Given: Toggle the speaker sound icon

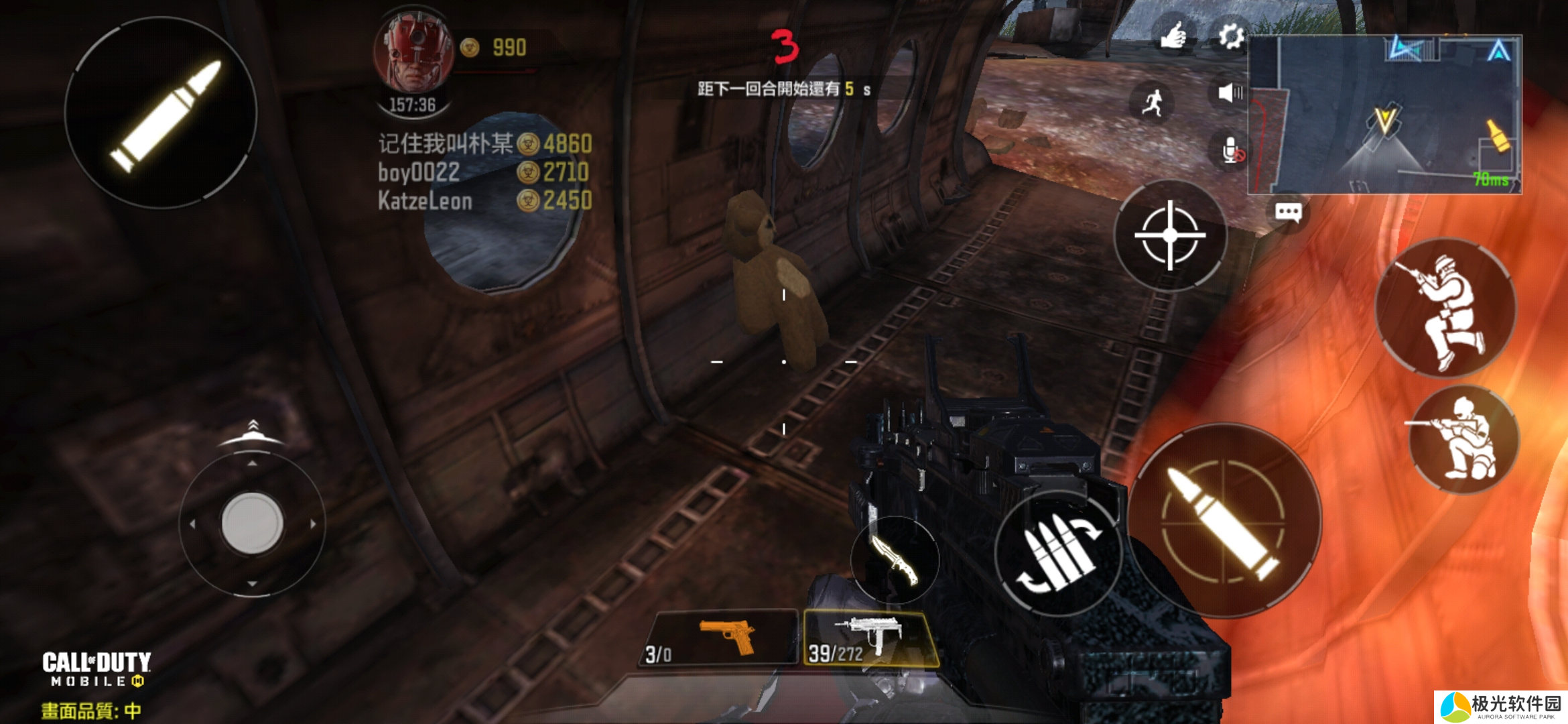Looking at the screenshot, I should pos(1230,93).
